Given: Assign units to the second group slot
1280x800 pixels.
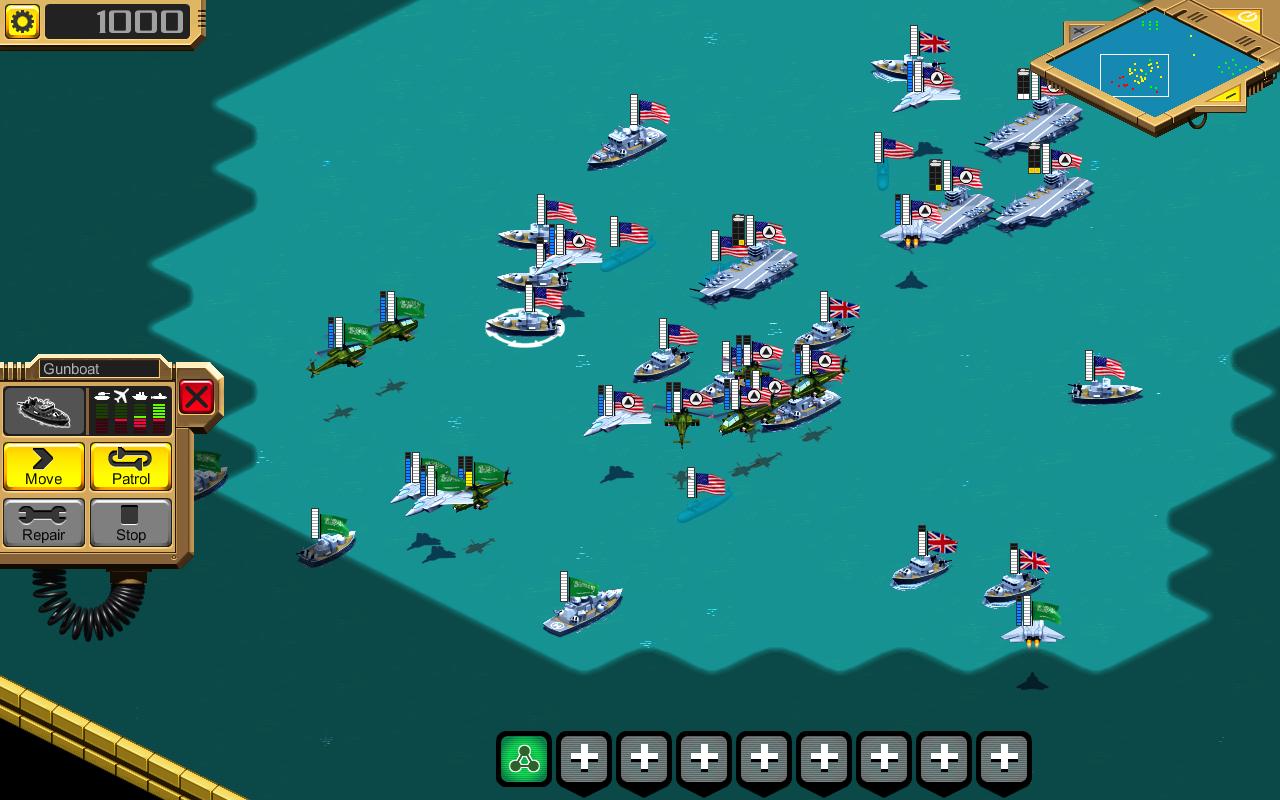Looking at the screenshot, I should tap(584, 759).
